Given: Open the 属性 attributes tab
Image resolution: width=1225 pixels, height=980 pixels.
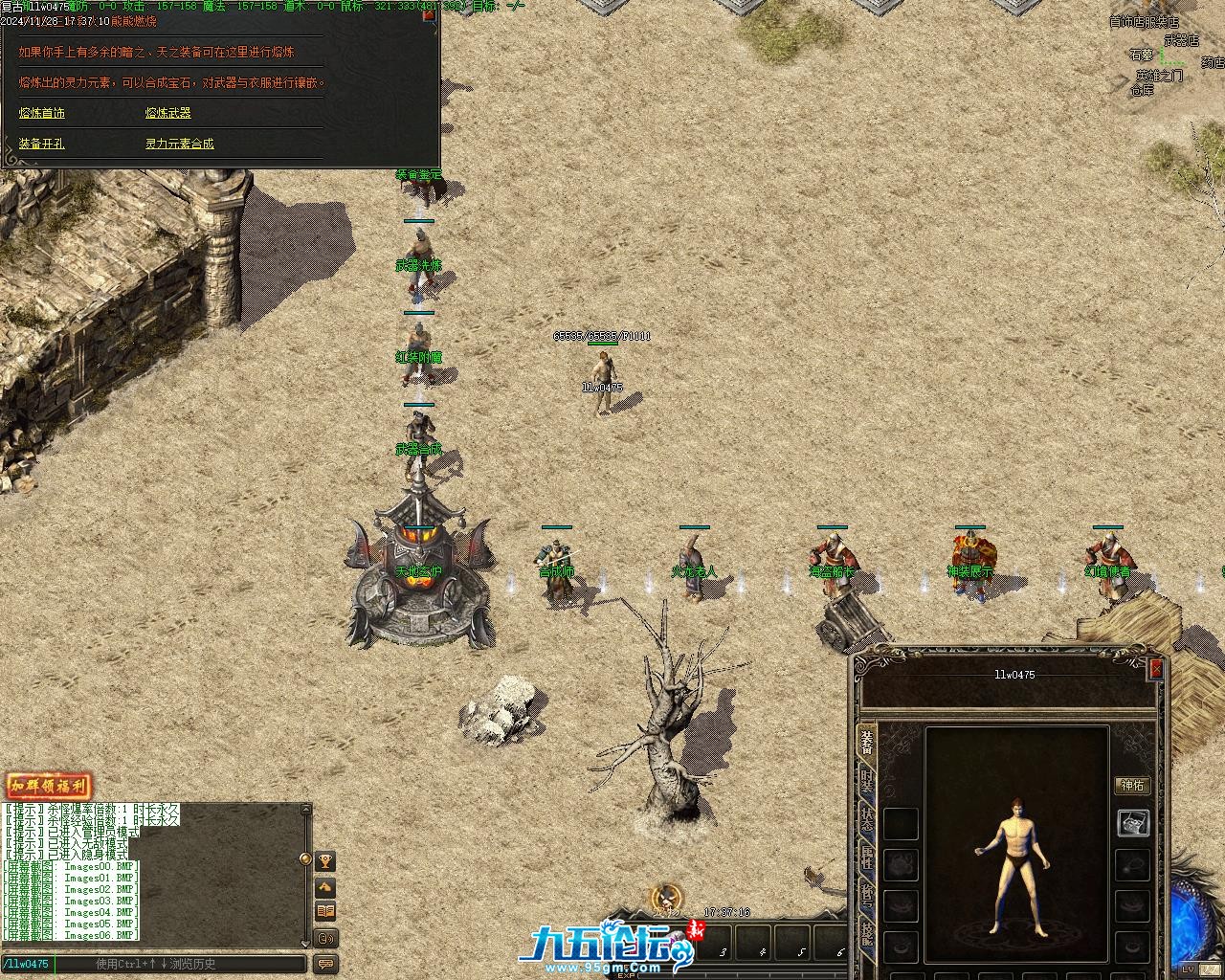Looking at the screenshot, I should tap(867, 857).
